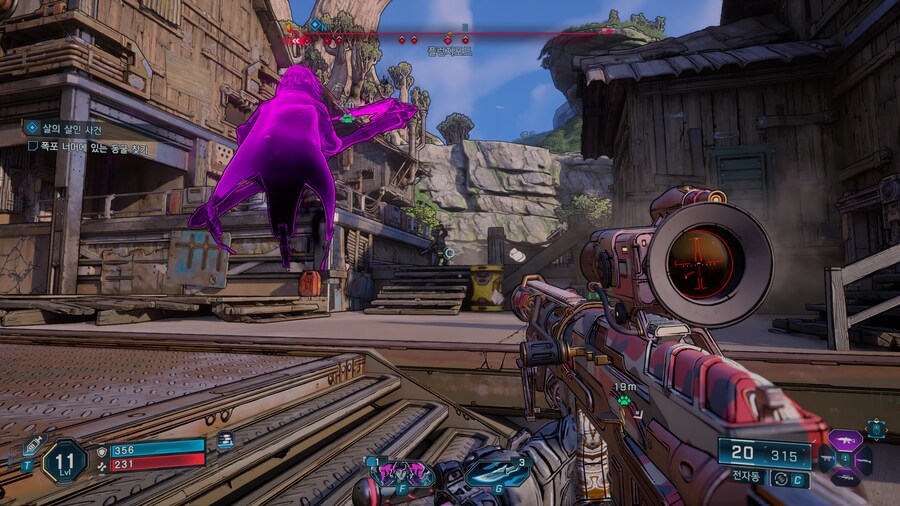Screen dimensions: 900x506
Task: Use the repkit syringe icon
Action: 30,447
